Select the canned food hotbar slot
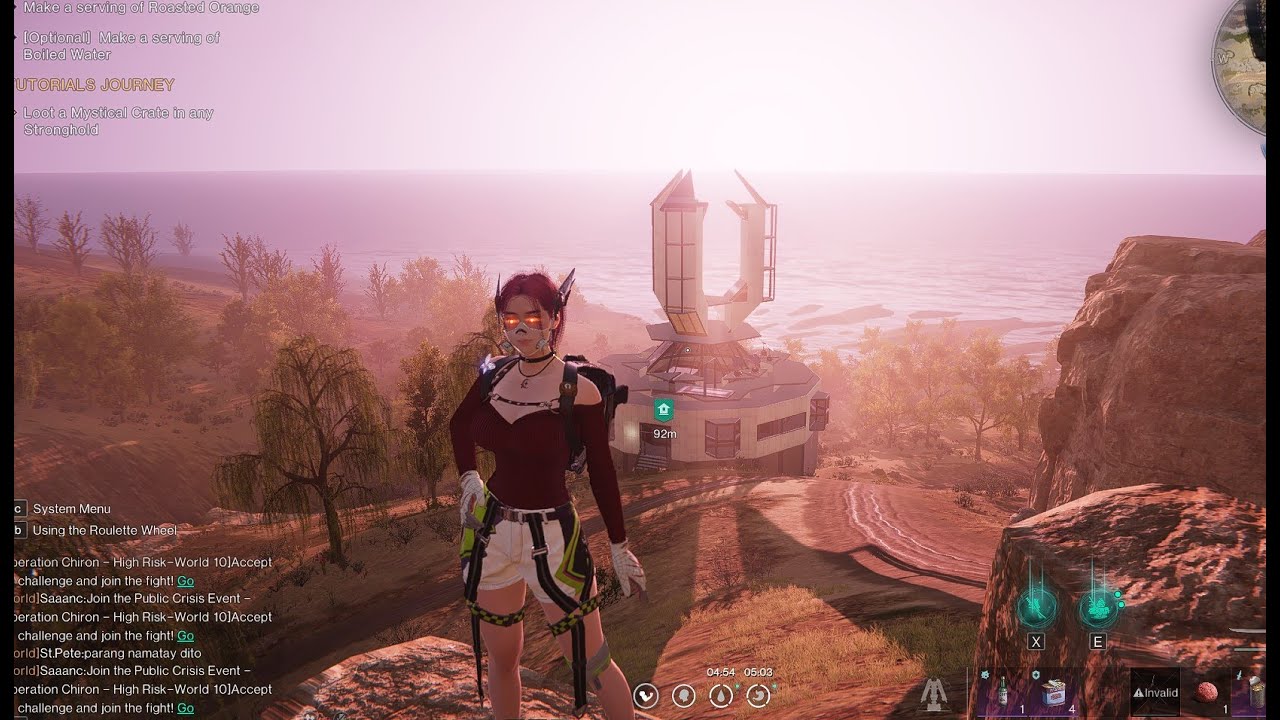 point(1053,692)
